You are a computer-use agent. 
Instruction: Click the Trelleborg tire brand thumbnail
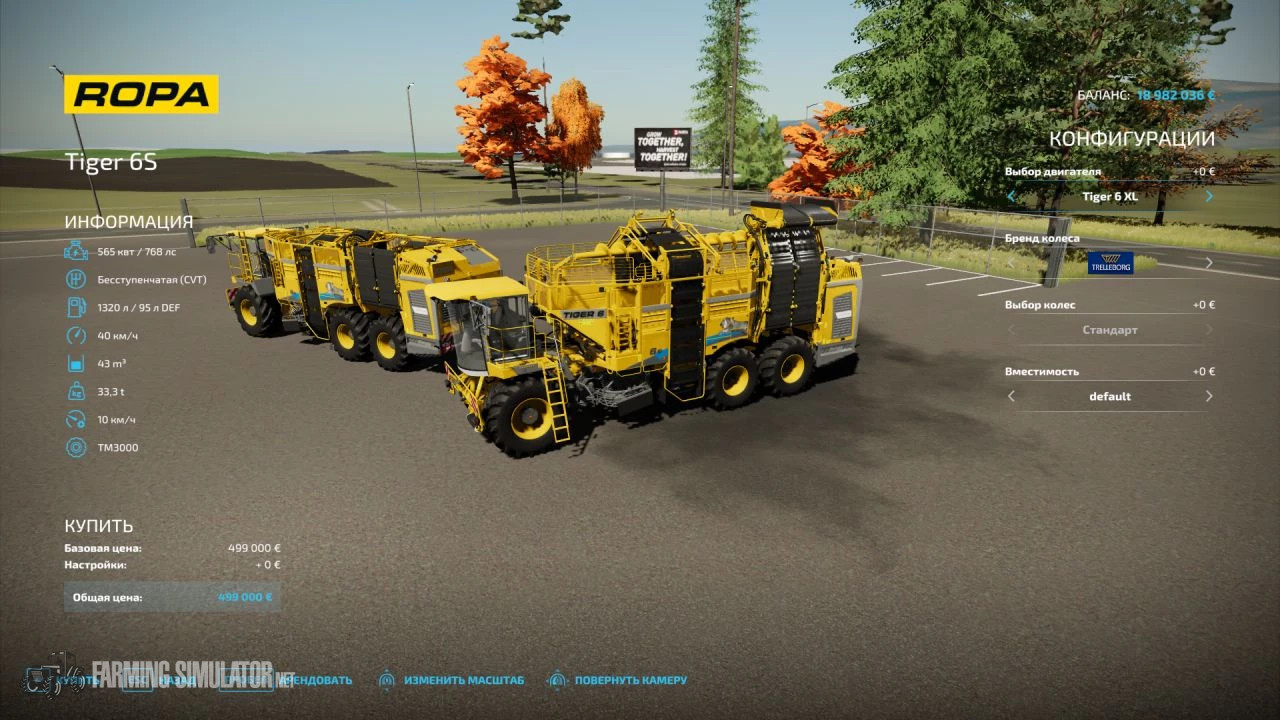point(1110,262)
